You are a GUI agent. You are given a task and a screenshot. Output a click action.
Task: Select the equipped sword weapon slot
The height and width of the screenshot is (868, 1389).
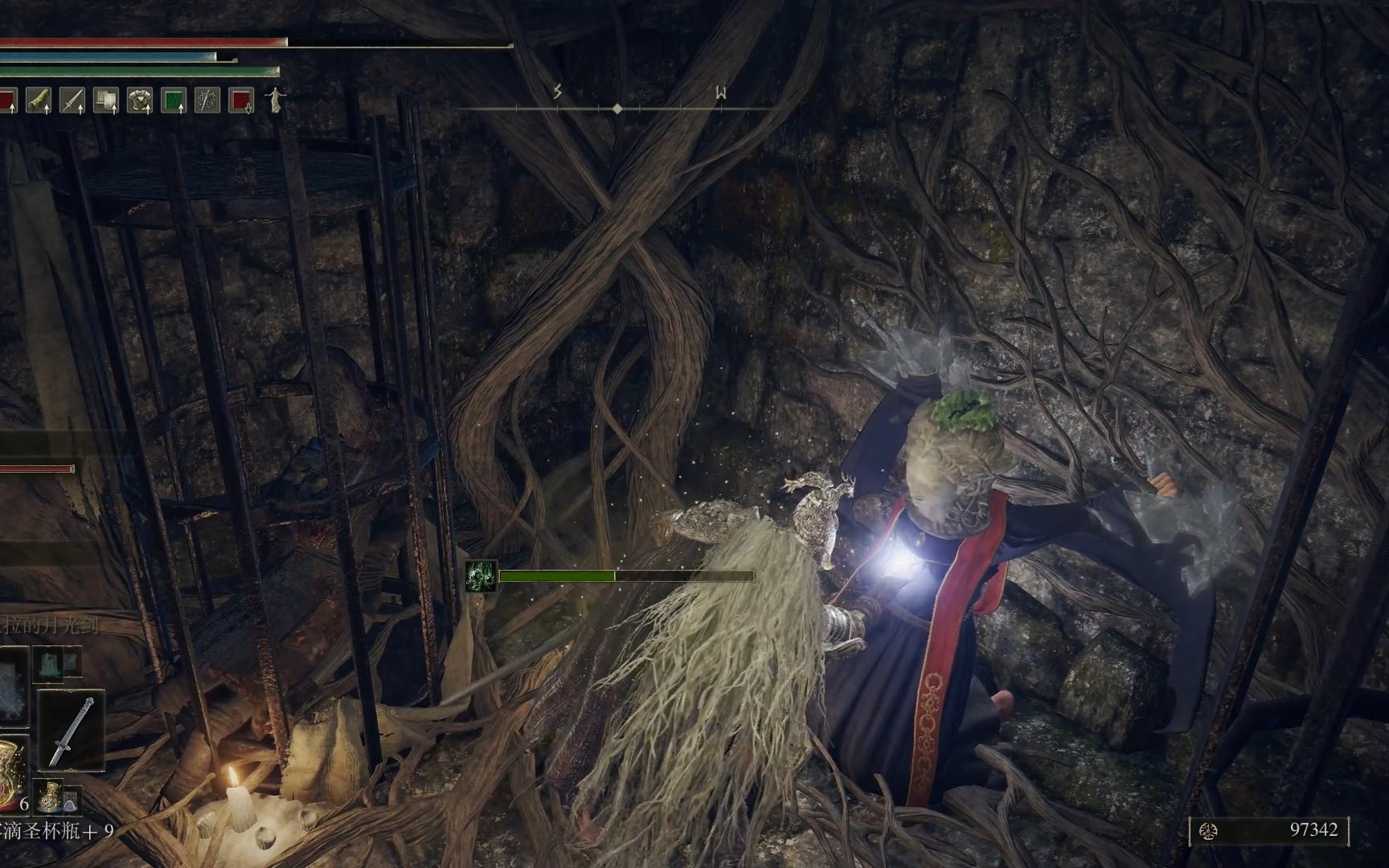pyautogui.click(x=71, y=730)
